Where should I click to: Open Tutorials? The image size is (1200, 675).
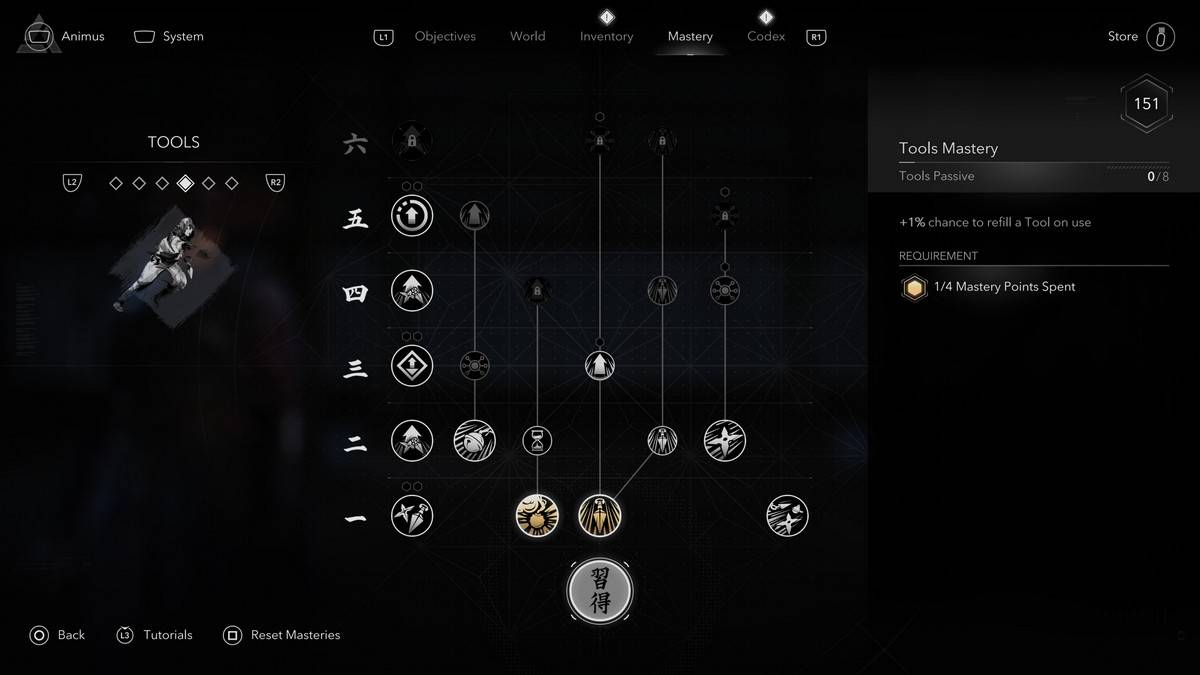pyautogui.click(x=155, y=635)
